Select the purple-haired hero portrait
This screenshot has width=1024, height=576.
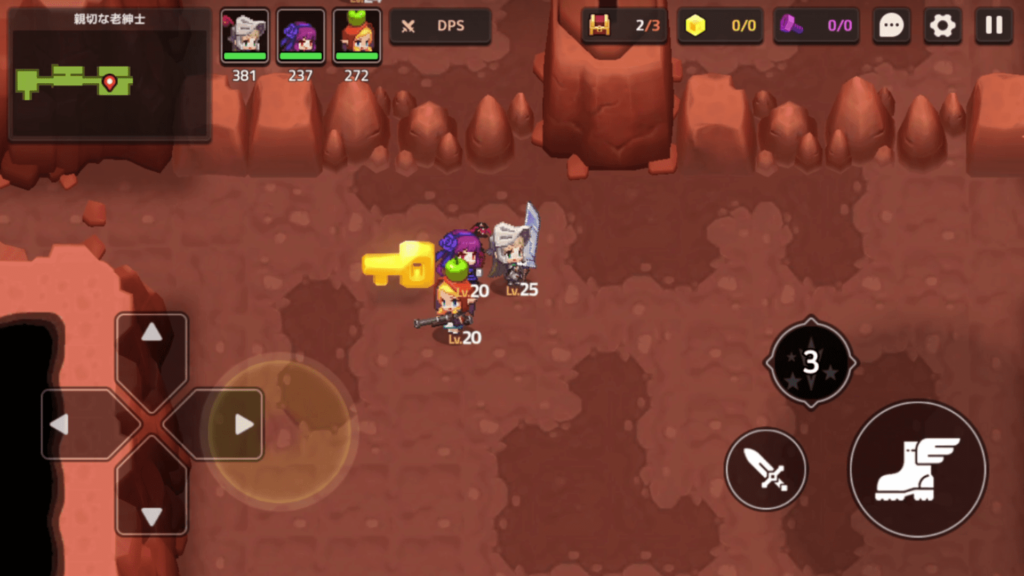click(x=301, y=37)
